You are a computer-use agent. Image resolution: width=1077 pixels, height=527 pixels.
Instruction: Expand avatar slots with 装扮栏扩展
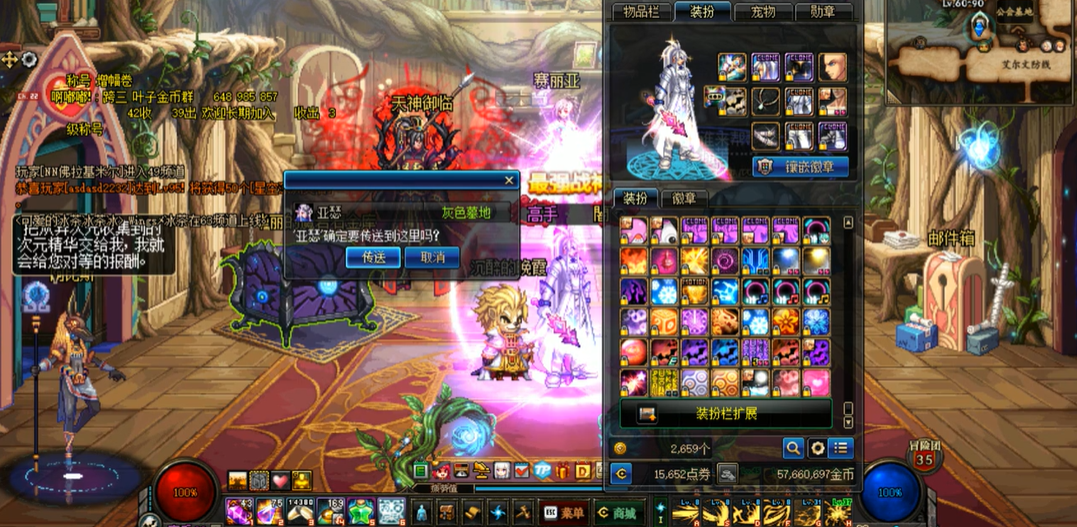[x=726, y=413]
